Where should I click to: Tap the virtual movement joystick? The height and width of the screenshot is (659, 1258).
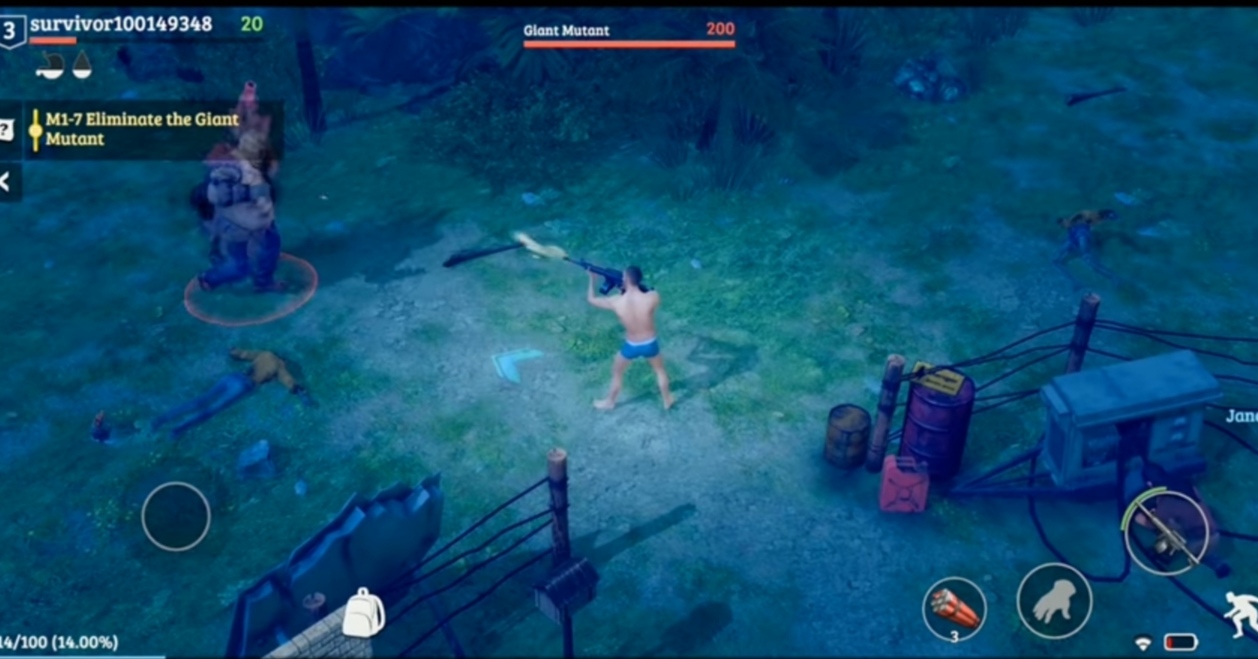coord(176,516)
